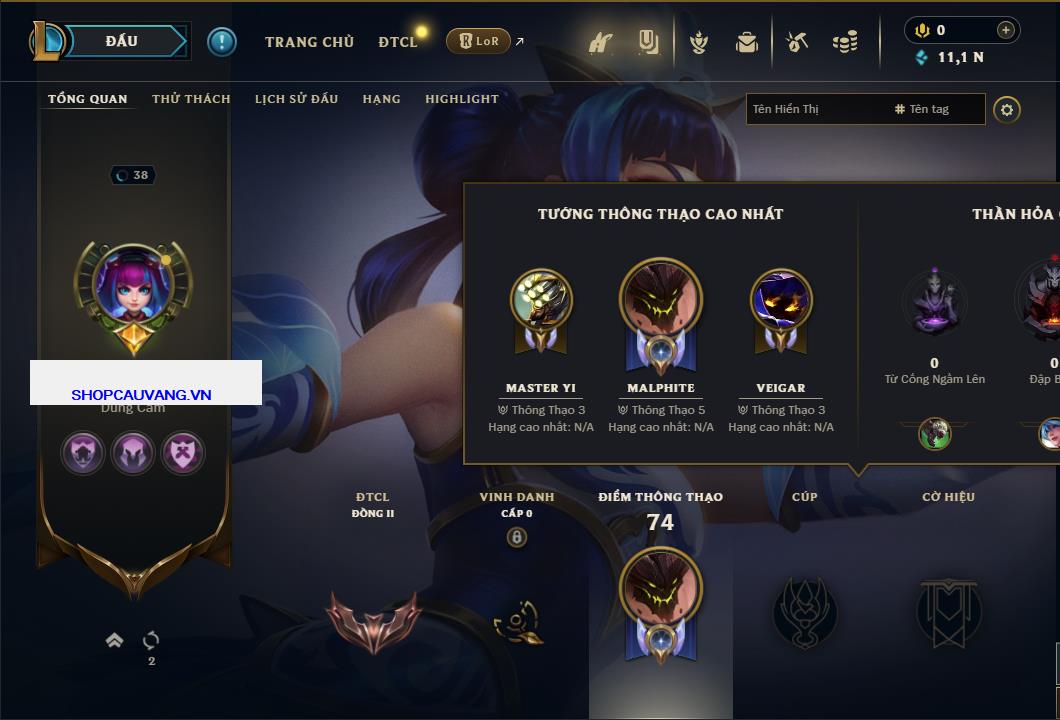This screenshot has height=720, width=1060.
Task: Click the Tên Hiển Thị search field
Action: pyautogui.click(x=815, y=109)
